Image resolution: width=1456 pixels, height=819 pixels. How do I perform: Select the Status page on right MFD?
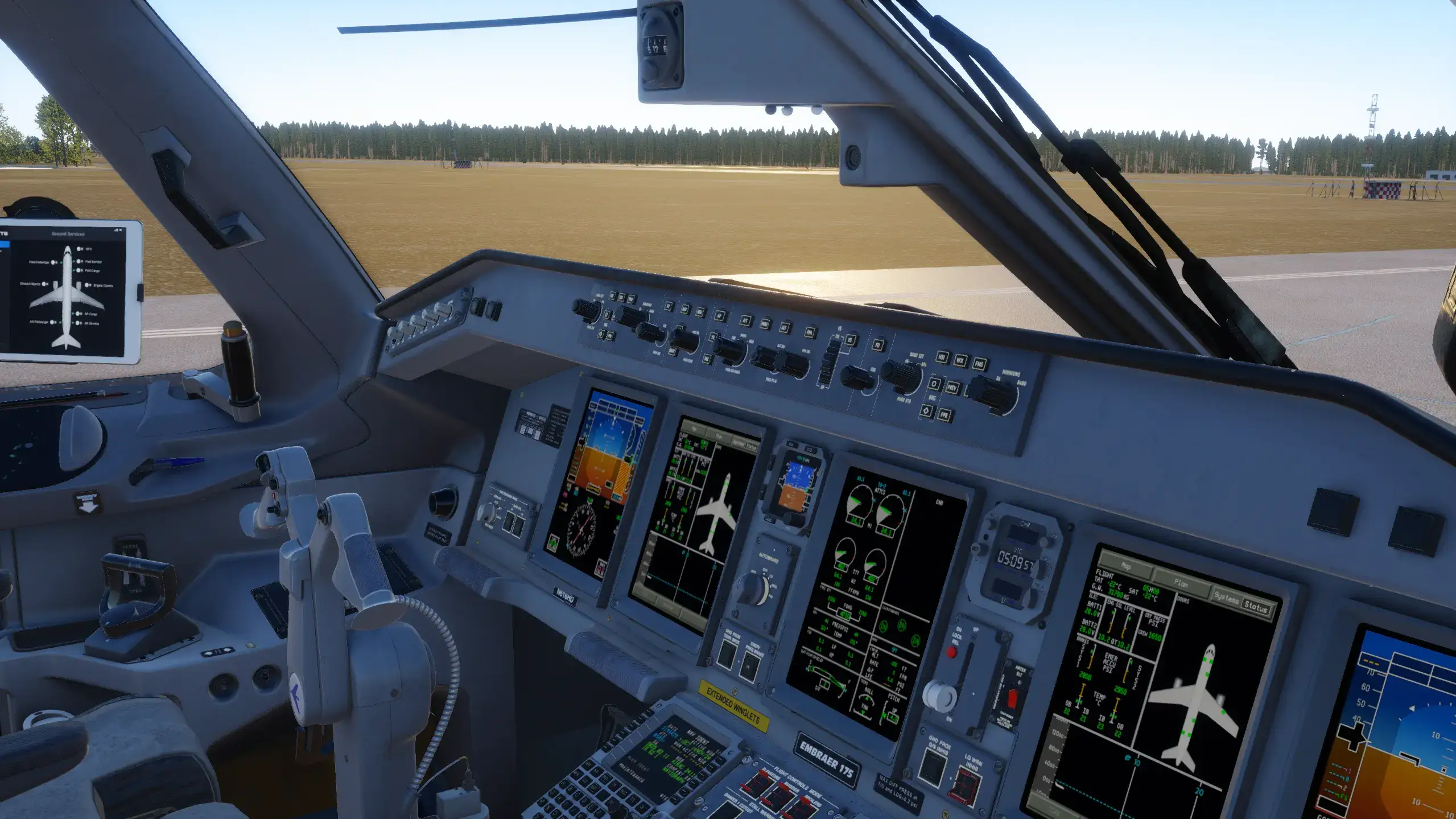tap(1255, 607)
